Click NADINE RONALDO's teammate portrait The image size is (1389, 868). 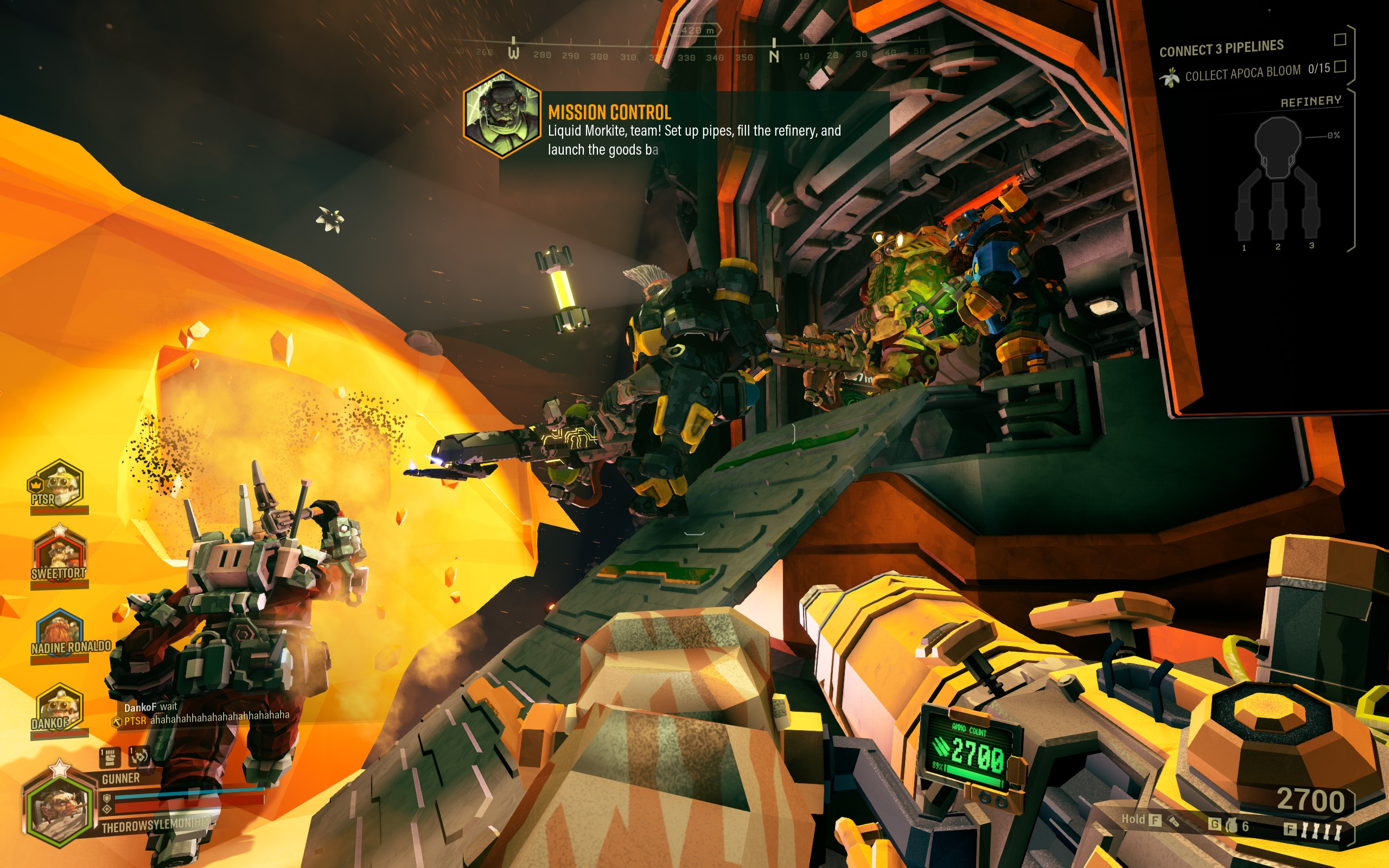(x=60, y=633)
